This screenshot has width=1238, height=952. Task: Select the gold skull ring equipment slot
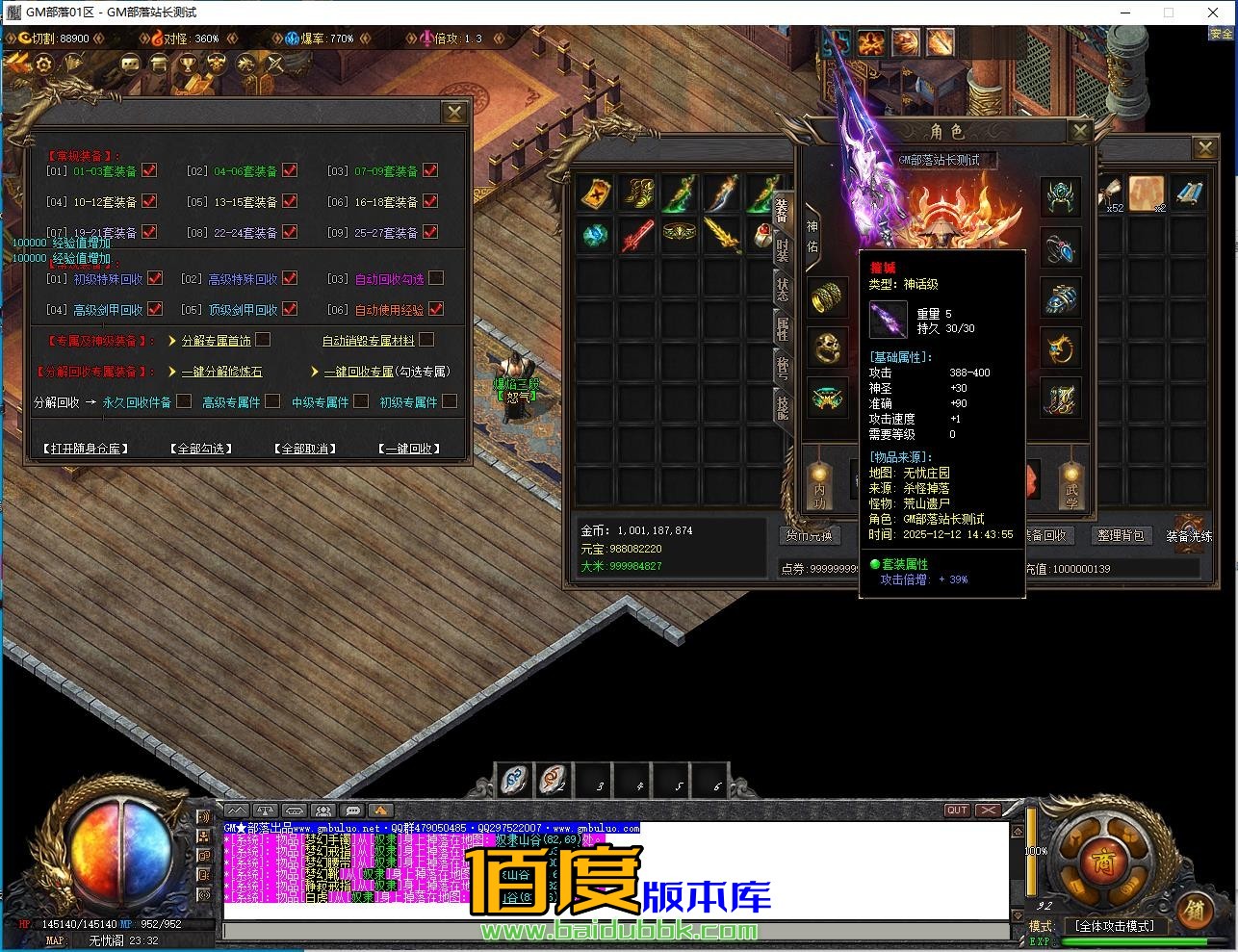pyautogui.click(x=827, y=347)
